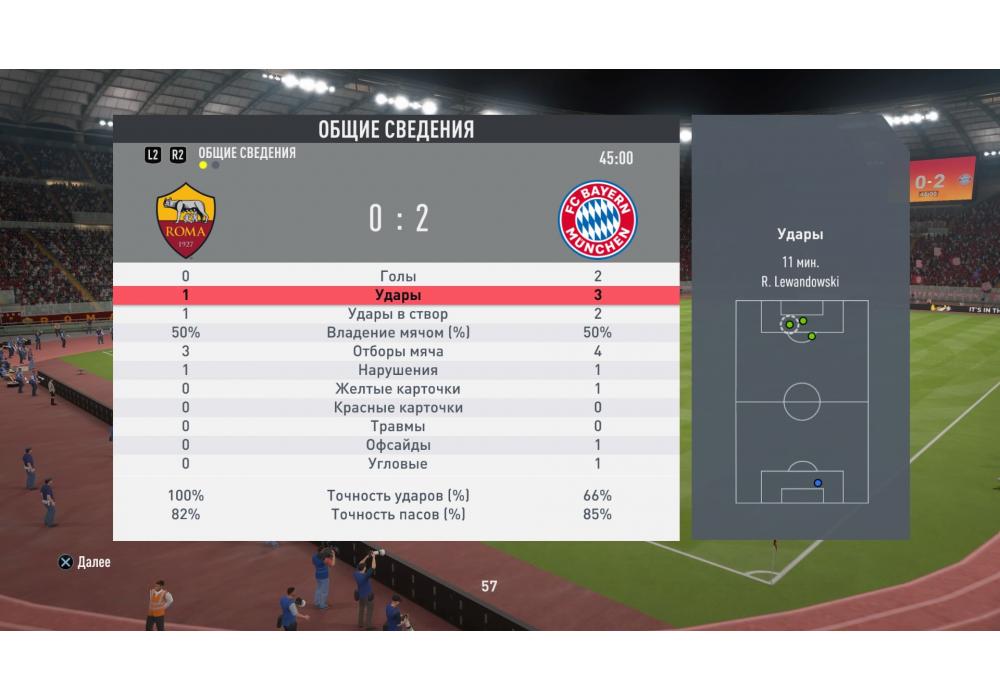Select the Желтые карточки row
1000x700 pixels.
[397, 389]
